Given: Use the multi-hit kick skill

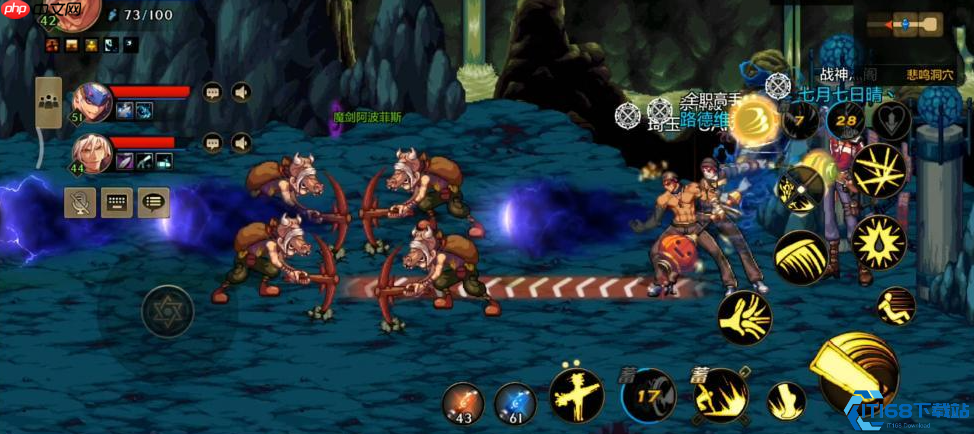Looking at the screenshot, I should (x=744, y=318).
